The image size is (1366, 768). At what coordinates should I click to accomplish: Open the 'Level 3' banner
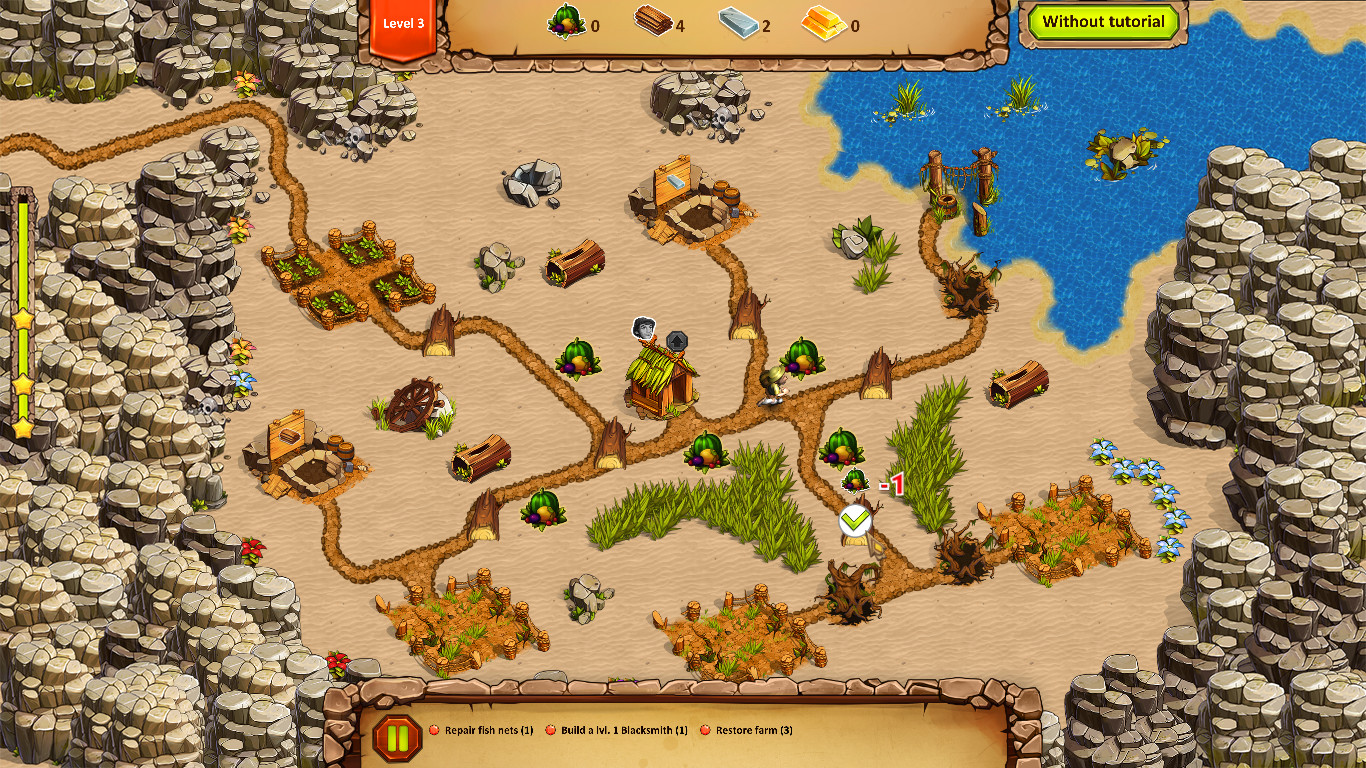403,24
